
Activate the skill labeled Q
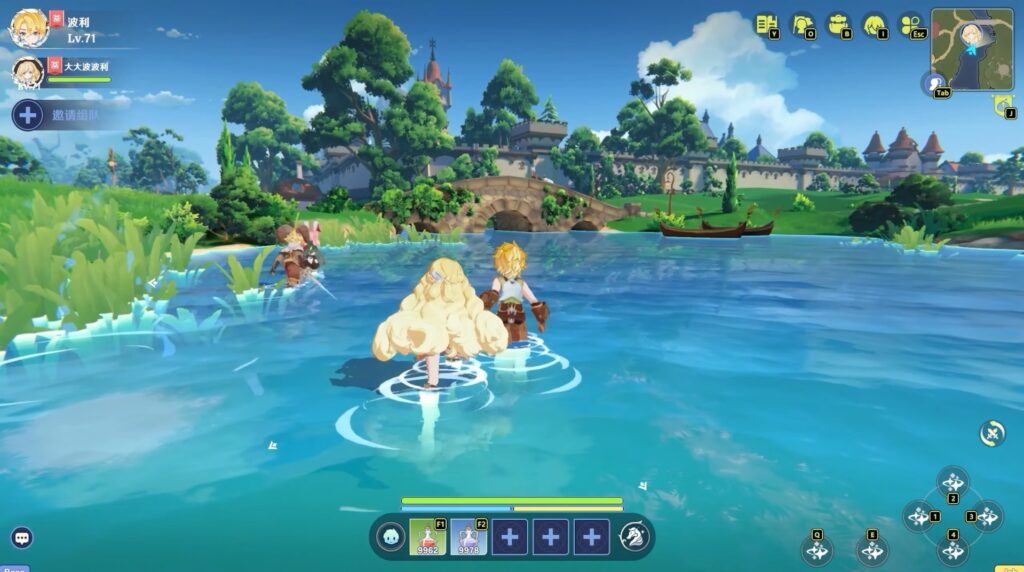coord(817,550)
